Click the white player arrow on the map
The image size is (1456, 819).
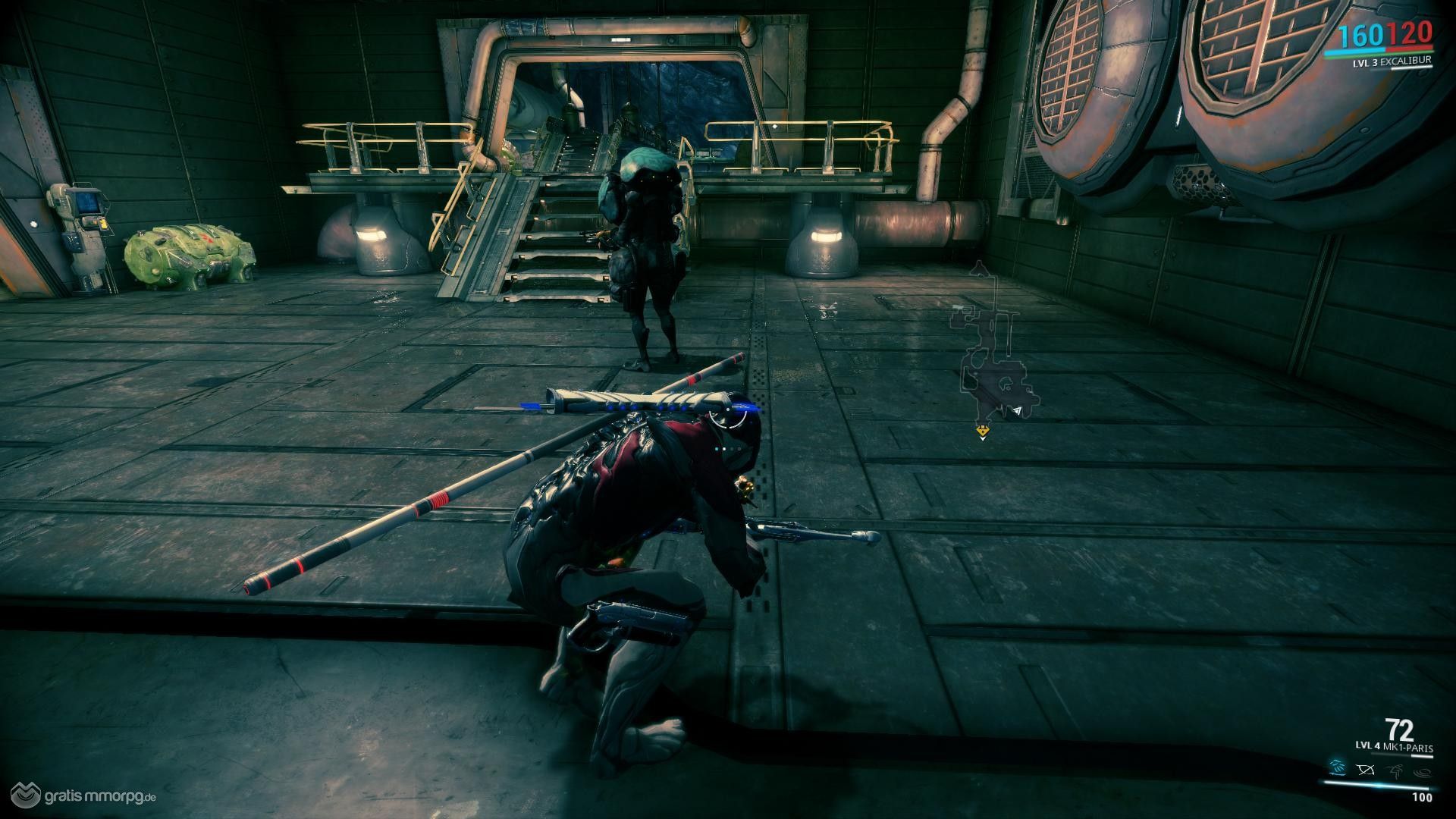pos(1017,411)
